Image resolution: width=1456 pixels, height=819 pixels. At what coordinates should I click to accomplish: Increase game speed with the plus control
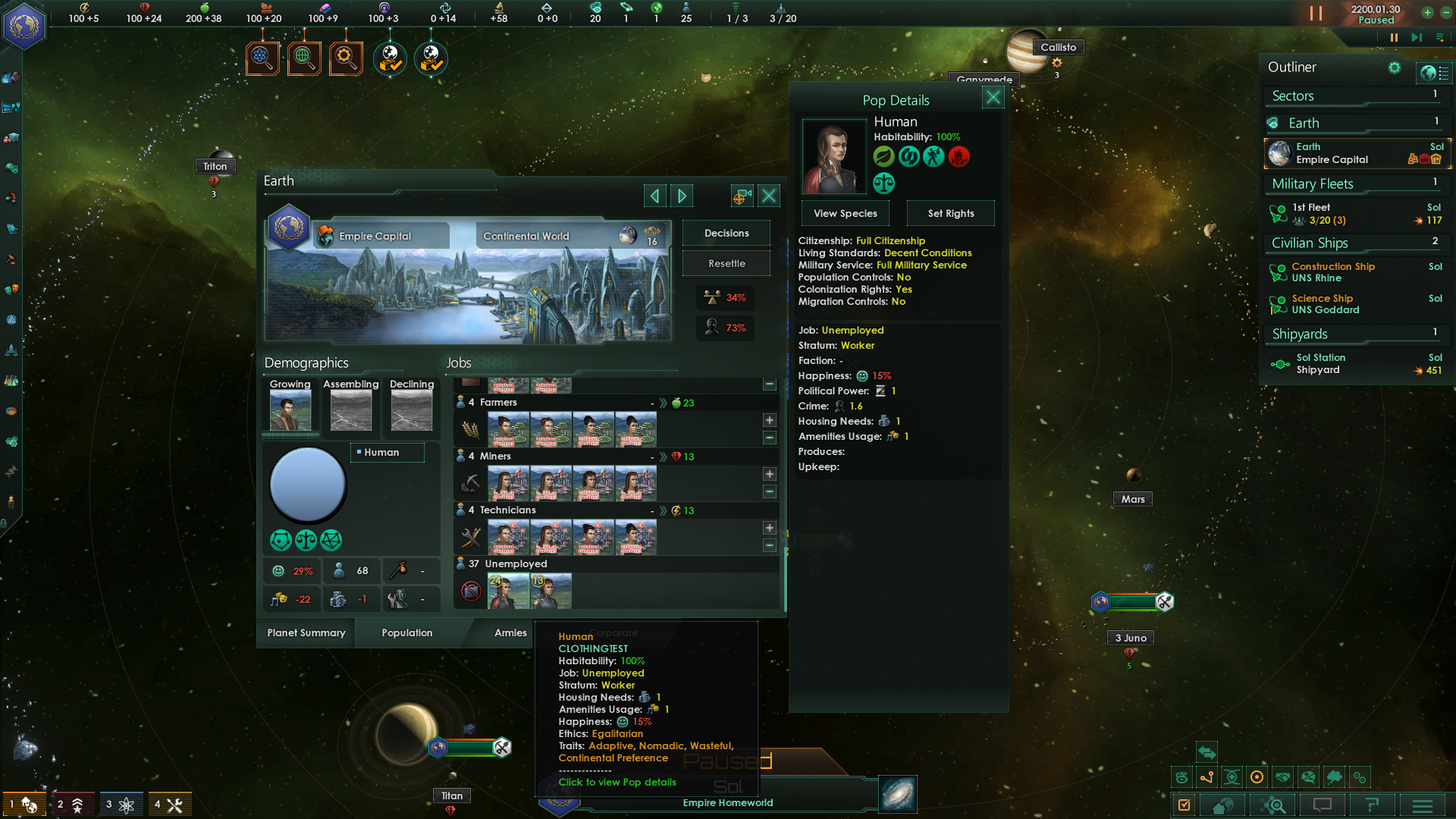tap(1427, 13)
